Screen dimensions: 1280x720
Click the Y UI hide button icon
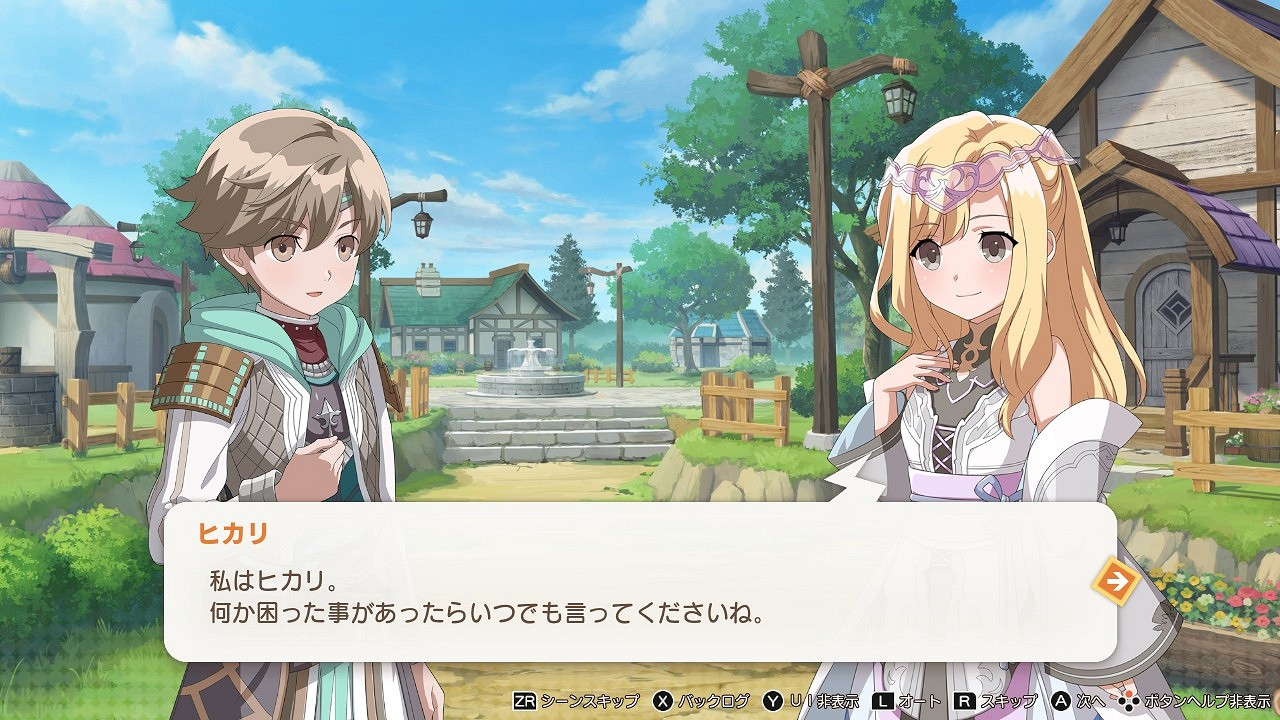[x=771, y=703]
